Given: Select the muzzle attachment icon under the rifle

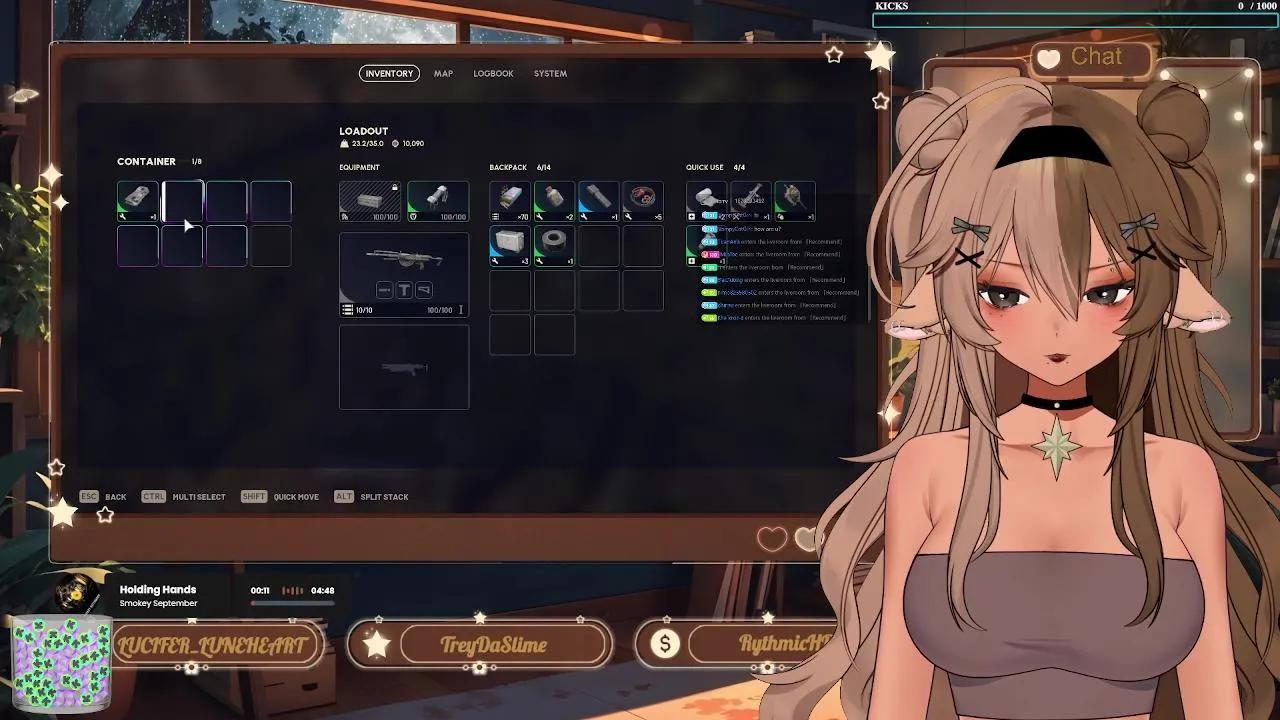Looking at the screenshot, I should 384,290.
